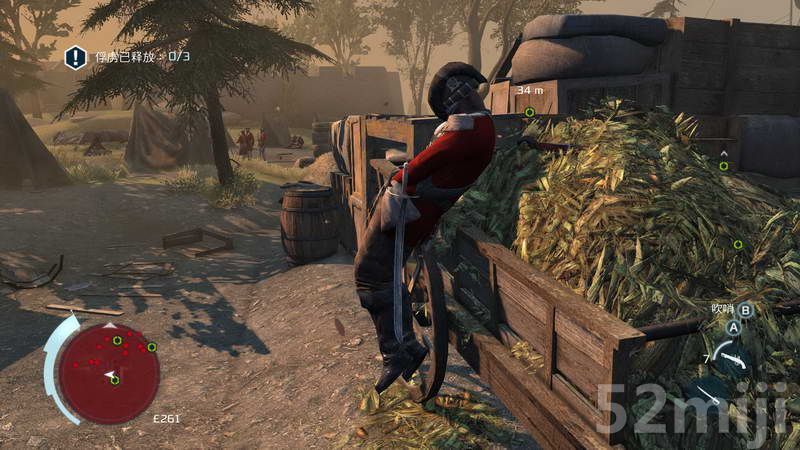
Task: Open the round red minimap
Action: point(108,372)
